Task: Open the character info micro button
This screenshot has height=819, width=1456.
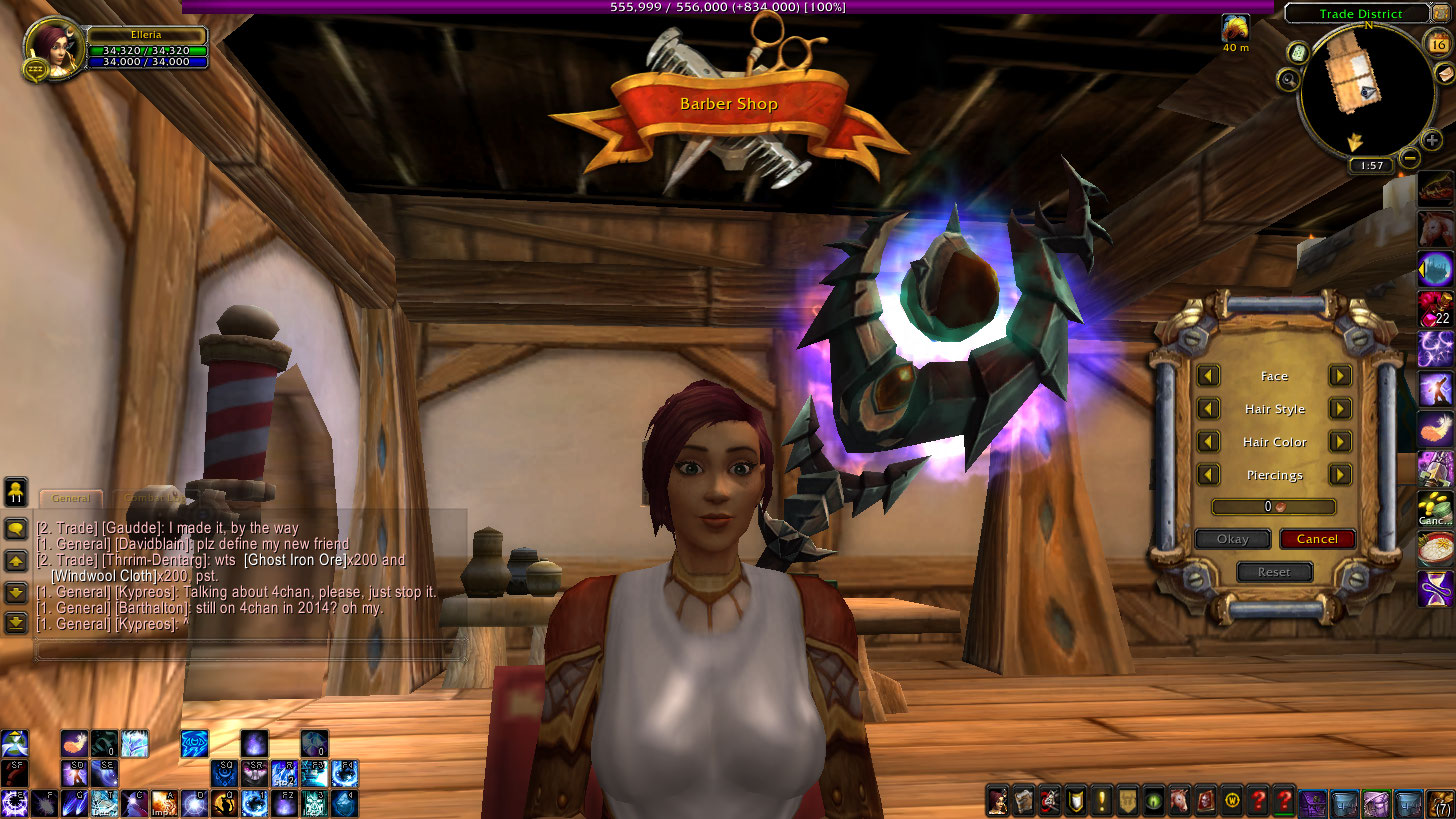Action: coord(997,800)
